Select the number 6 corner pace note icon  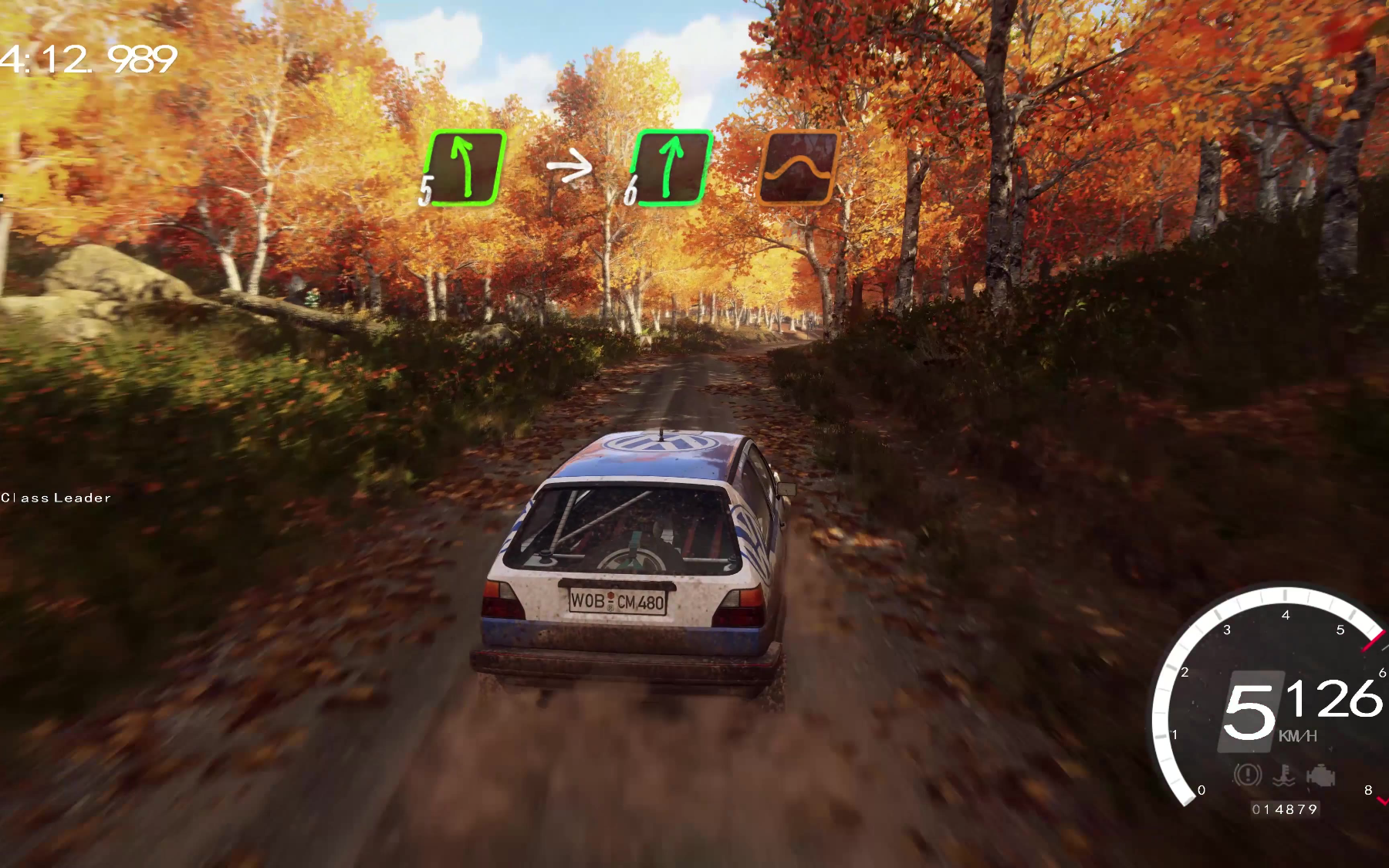[670, 168]
